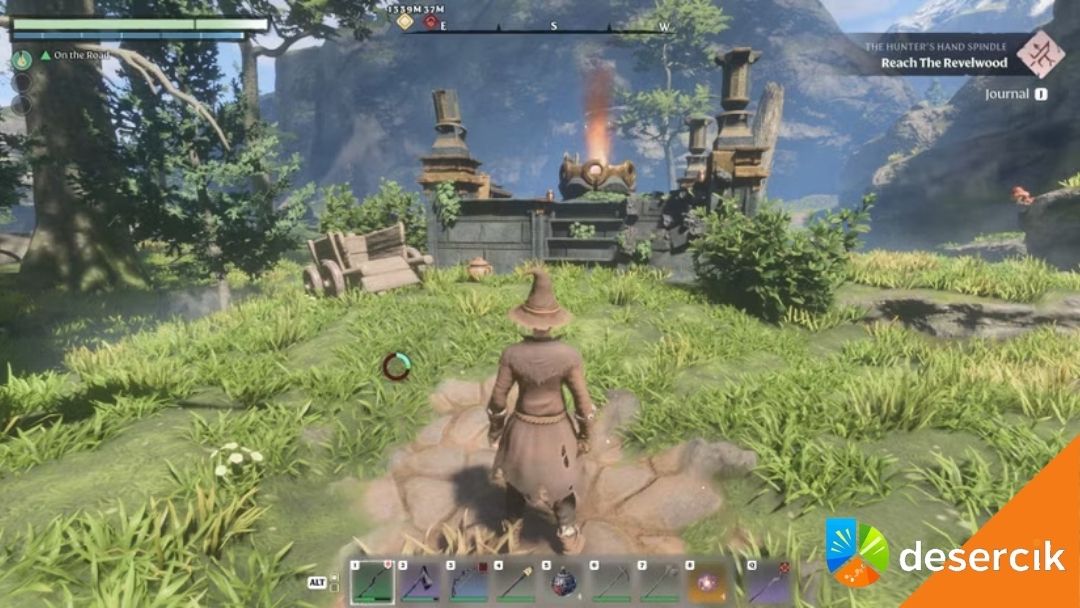The image size is (1080, 608).
Task: Click the red compass marker showing 37M
Action: coord(431,22)
